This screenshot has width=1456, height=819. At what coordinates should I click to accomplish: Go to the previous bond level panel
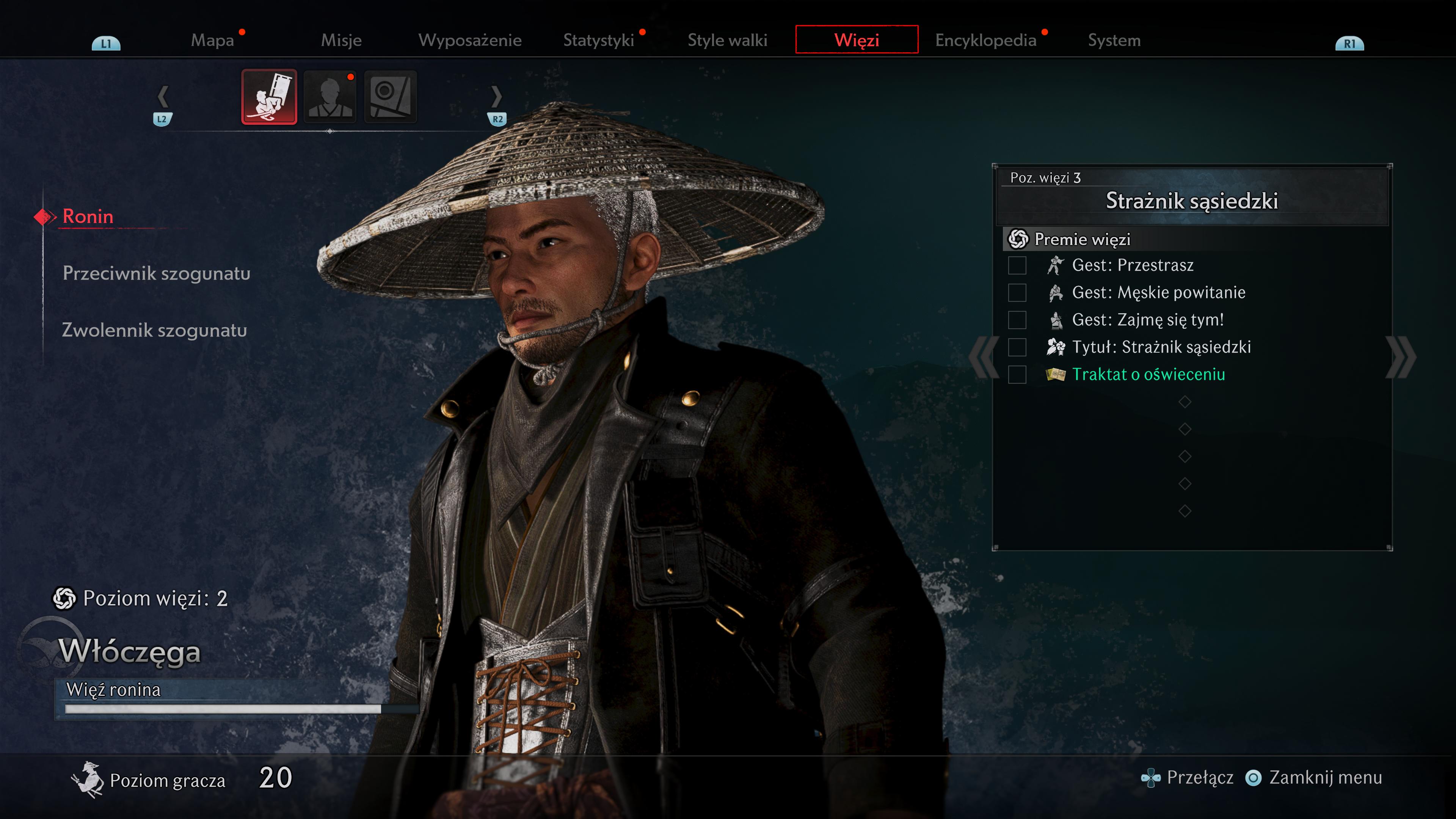tap(984, 357)
